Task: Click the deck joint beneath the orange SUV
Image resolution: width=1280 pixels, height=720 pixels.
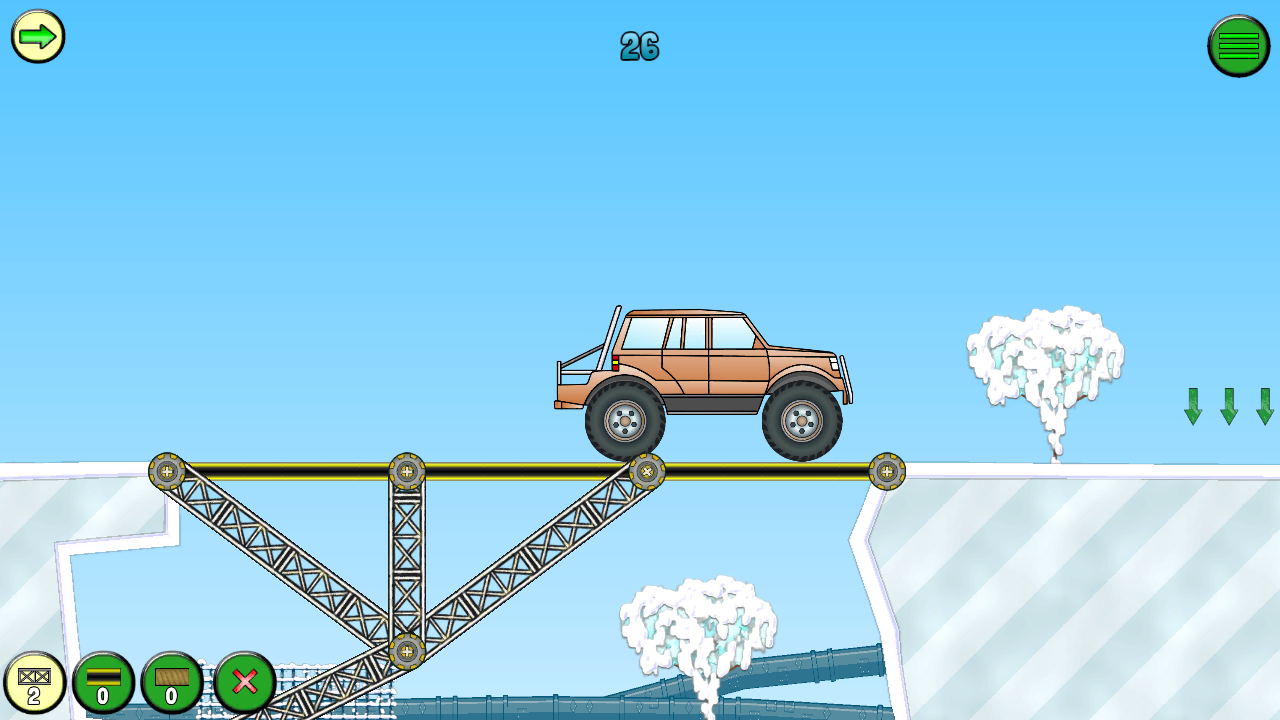Action: pos(648,468)
